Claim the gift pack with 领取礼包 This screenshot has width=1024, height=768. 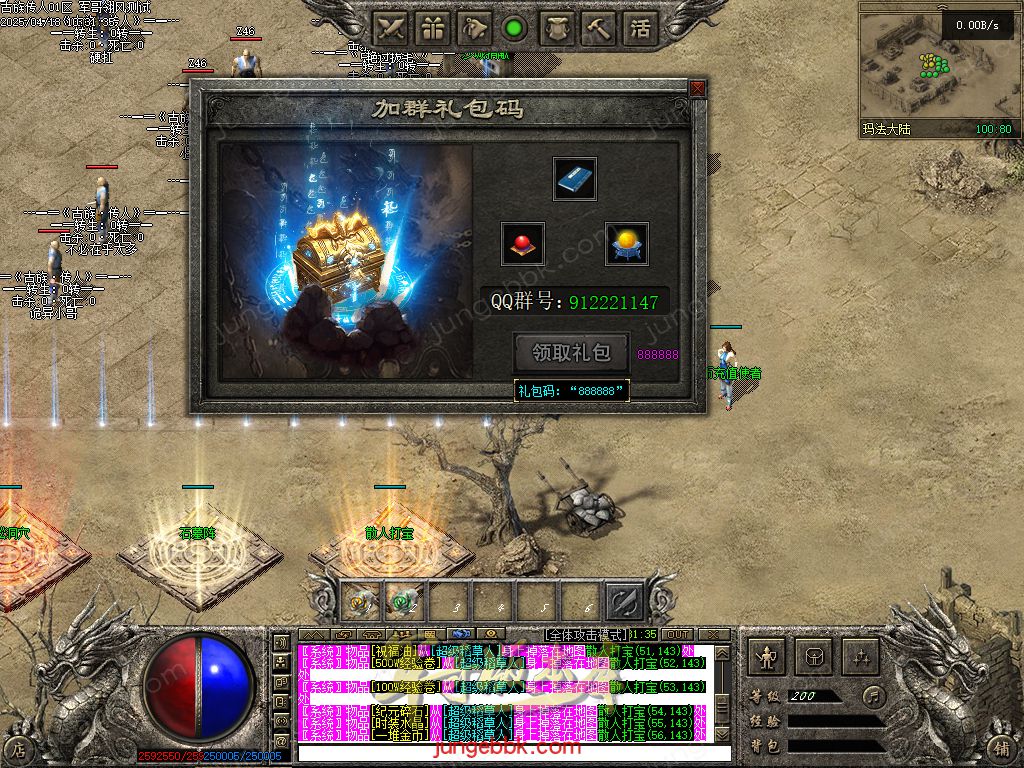coord(571,353)
